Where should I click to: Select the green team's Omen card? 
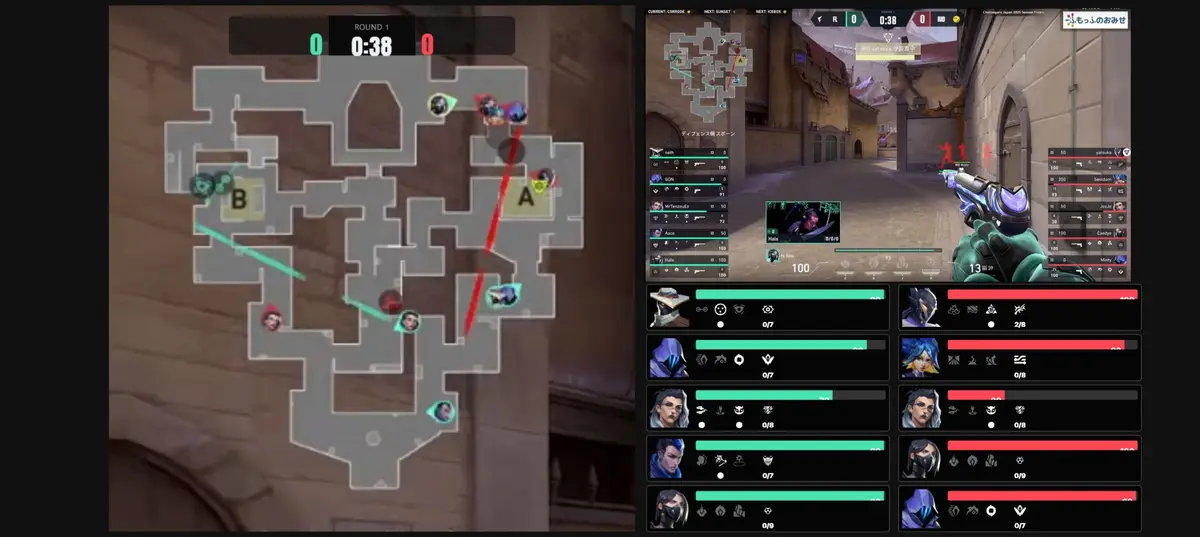coord(767,357)
